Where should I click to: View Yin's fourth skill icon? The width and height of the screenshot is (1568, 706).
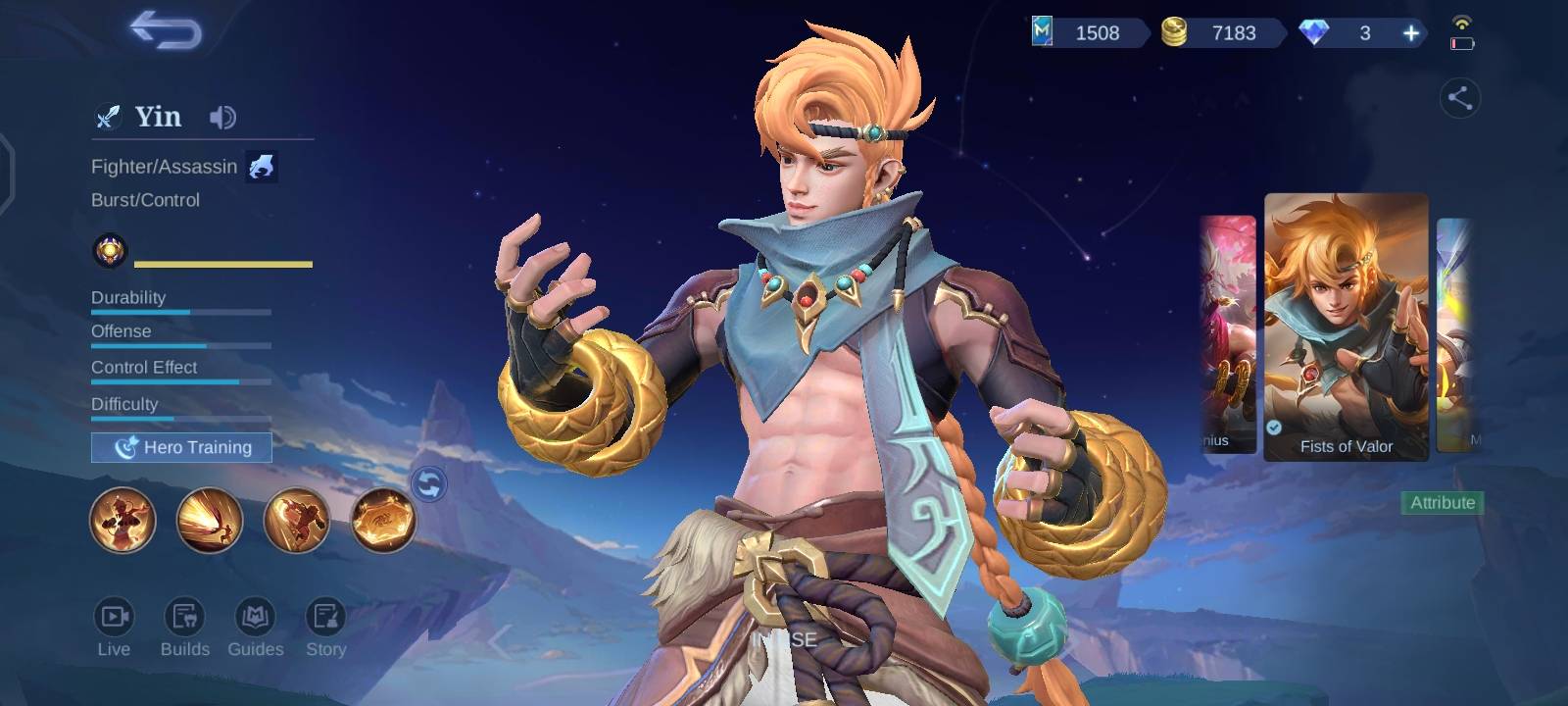tap(383, 520)
